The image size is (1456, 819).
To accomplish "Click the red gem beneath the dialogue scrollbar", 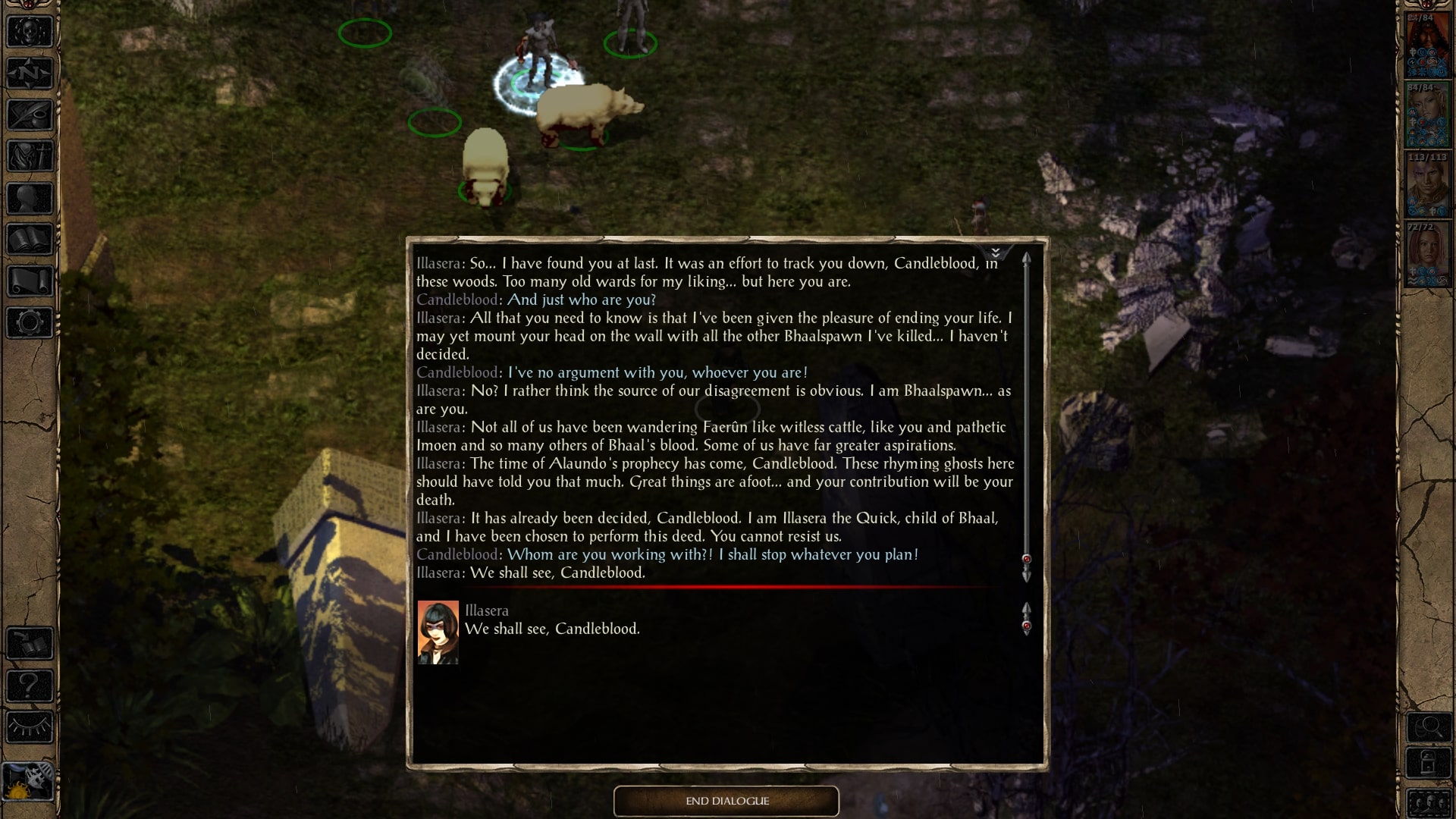I will (x=1028, y=560).
